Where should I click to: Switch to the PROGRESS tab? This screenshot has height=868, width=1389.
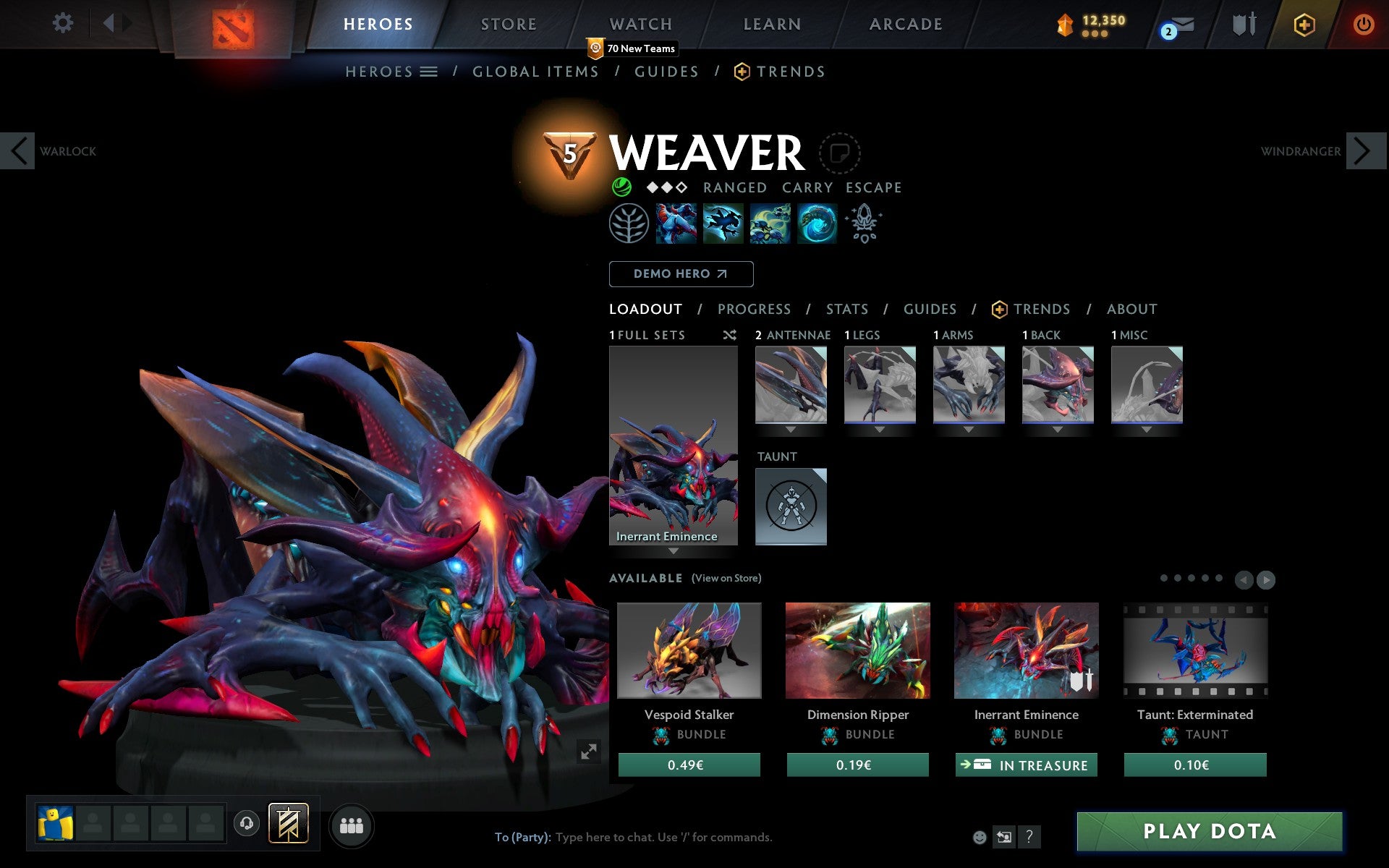point(754,309)
